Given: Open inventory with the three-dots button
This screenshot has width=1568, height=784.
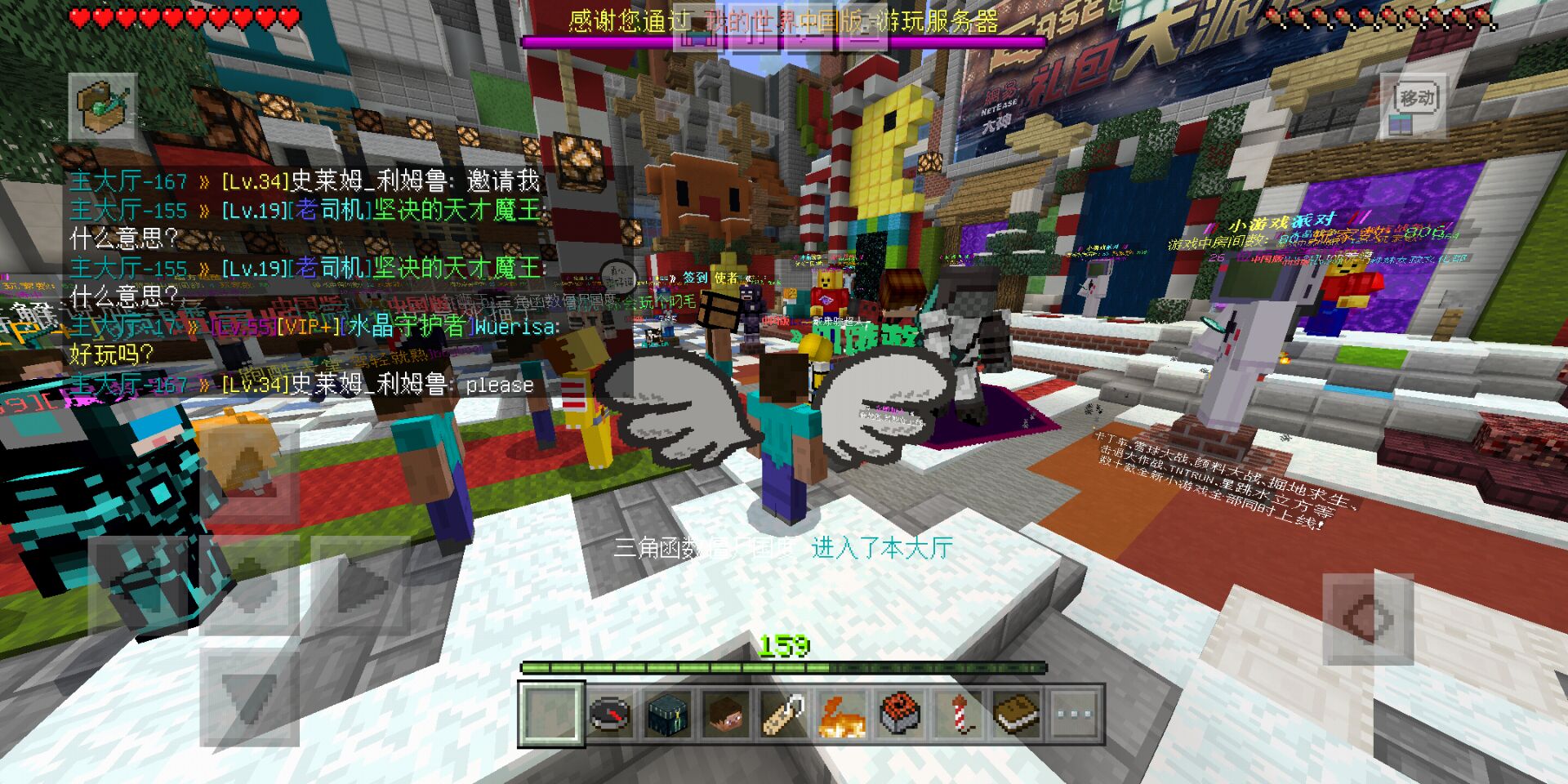Looking at the screenshot, I should tap(1074, 715).
